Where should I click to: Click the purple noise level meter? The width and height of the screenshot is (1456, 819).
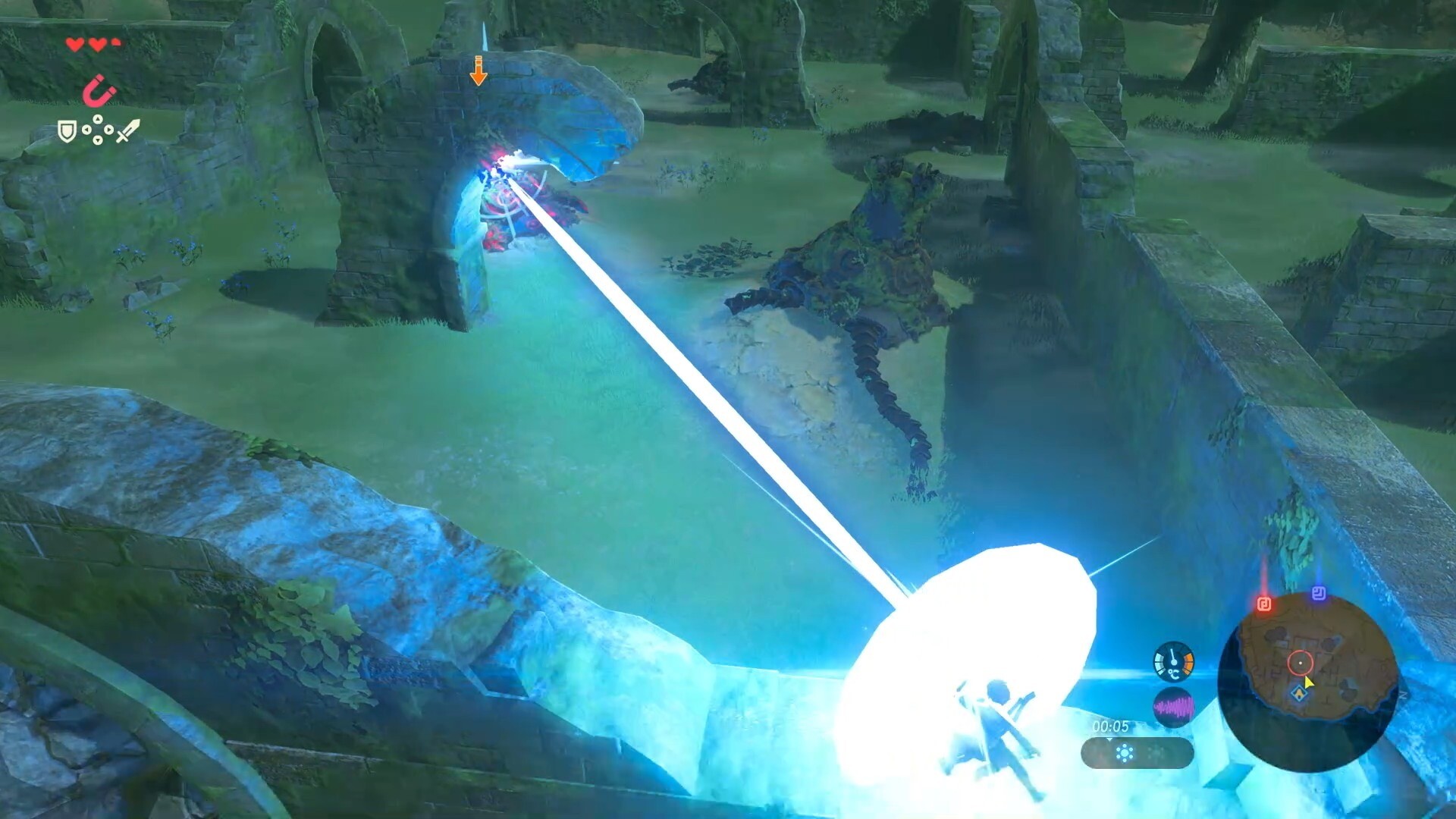(x=1173, y=708)
